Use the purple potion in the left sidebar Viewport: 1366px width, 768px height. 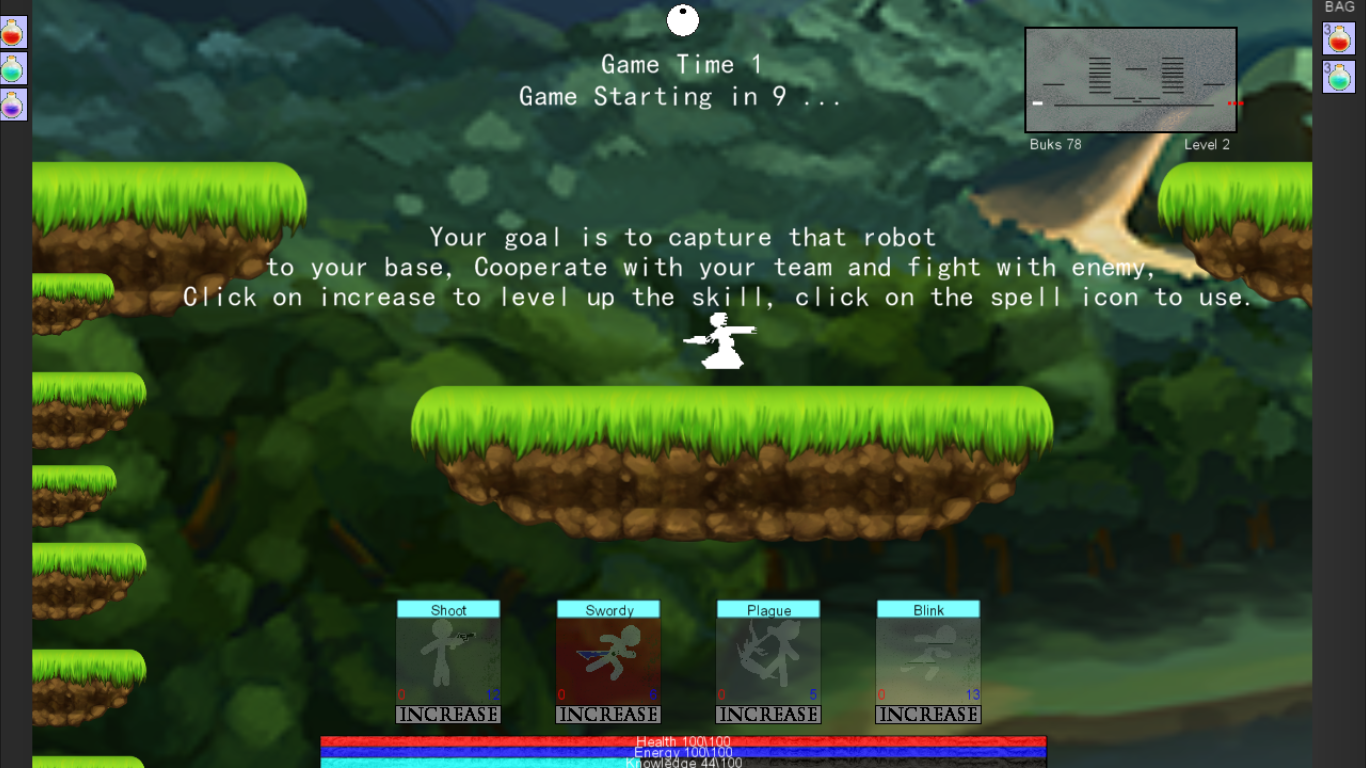(x=11, y=103)
